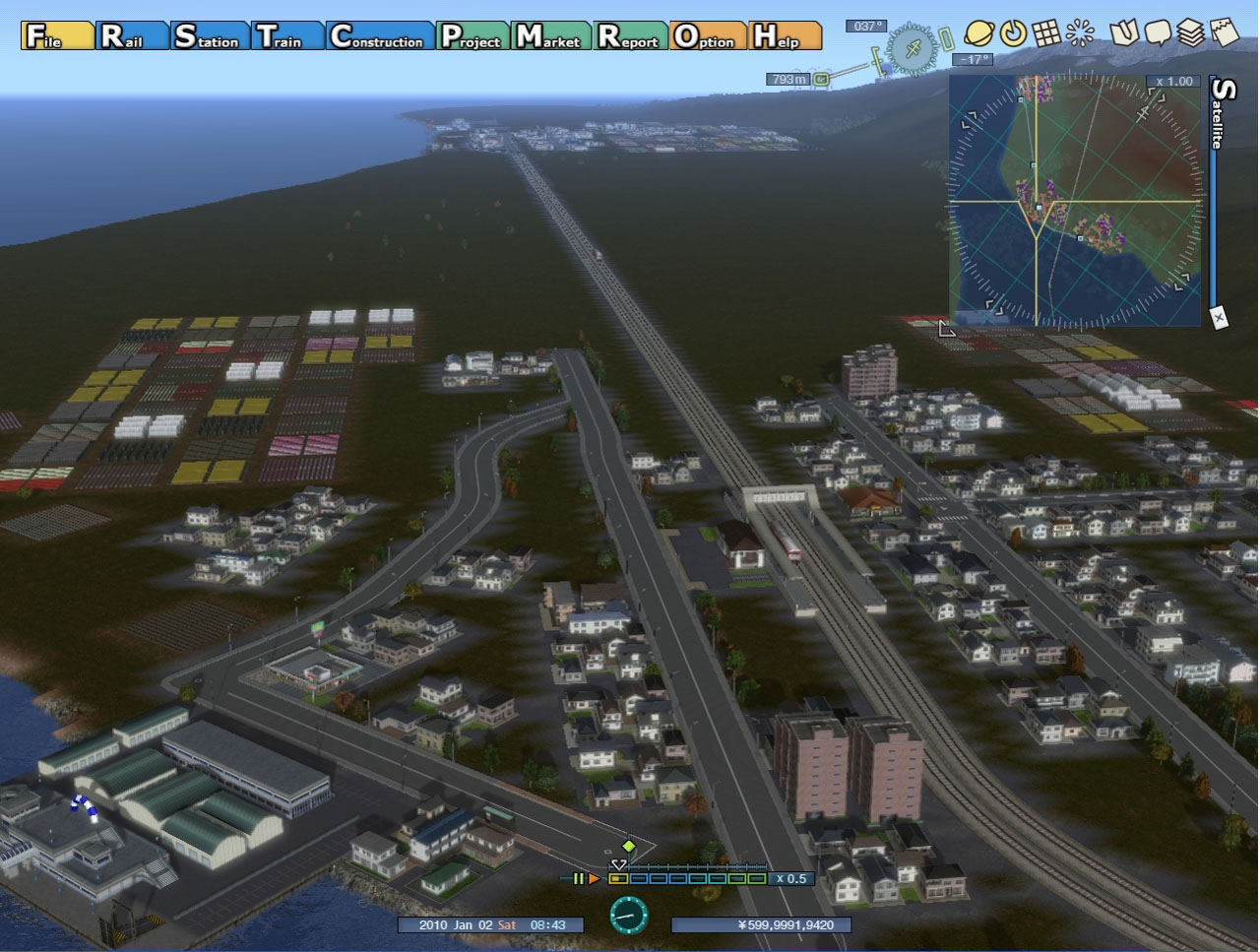Click the stacked layers icon
Viewport: 1260px width, 952px height.
pos(1191,33)
